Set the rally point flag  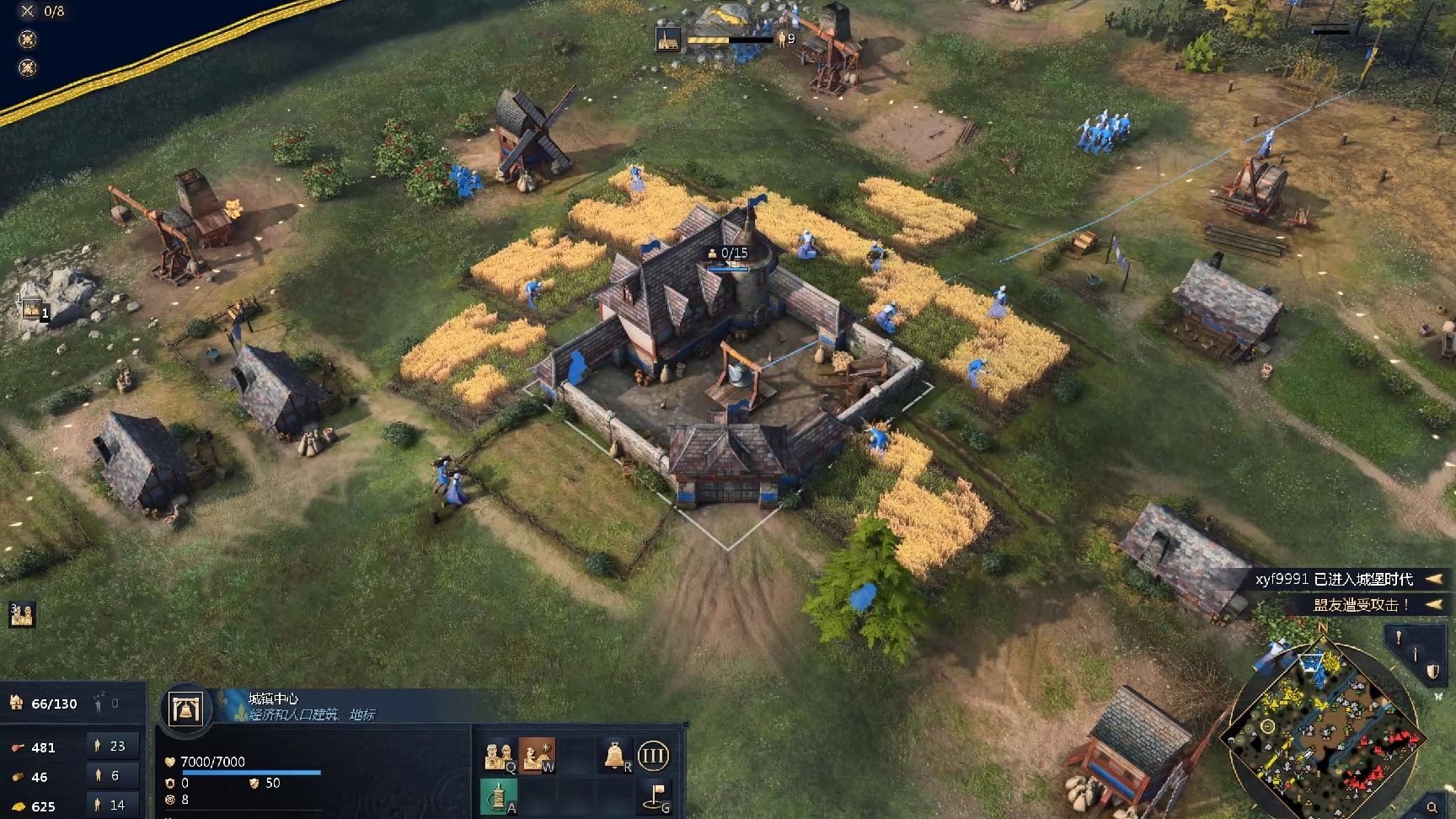pyautogui.click(x=657, y=795)
